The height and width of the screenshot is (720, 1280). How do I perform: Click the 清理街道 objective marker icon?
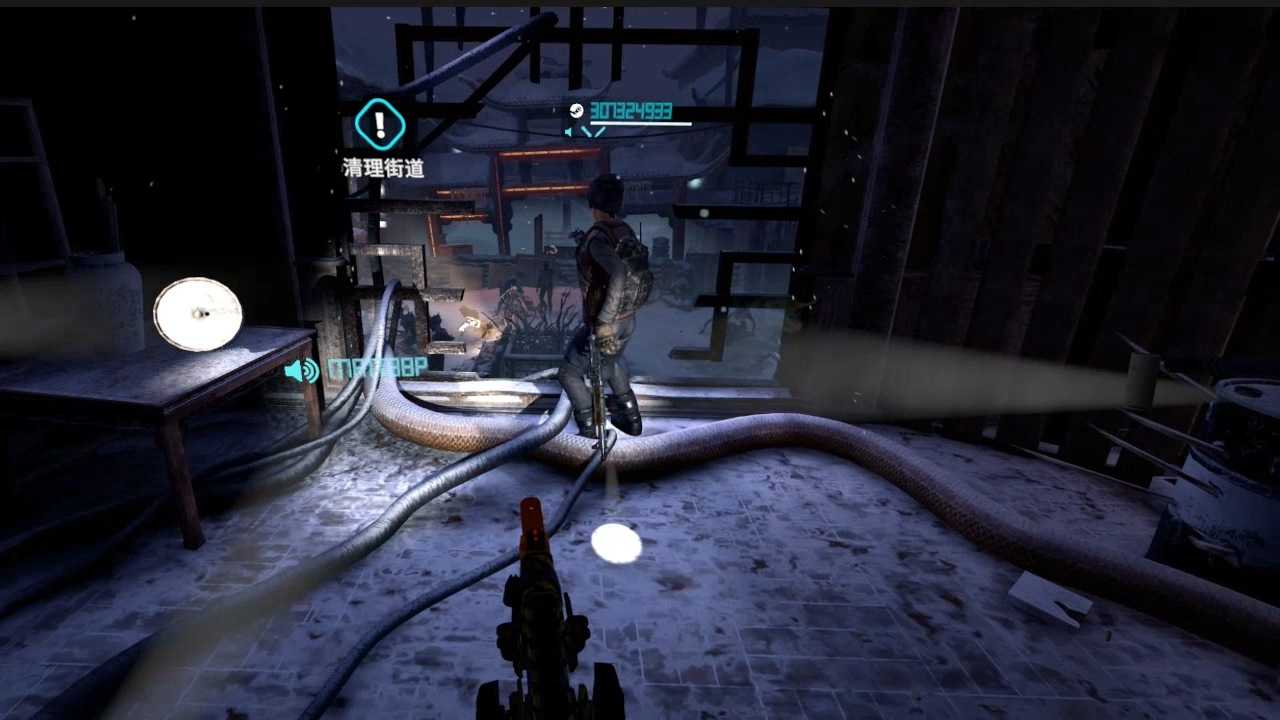click(x=380, y=125)
